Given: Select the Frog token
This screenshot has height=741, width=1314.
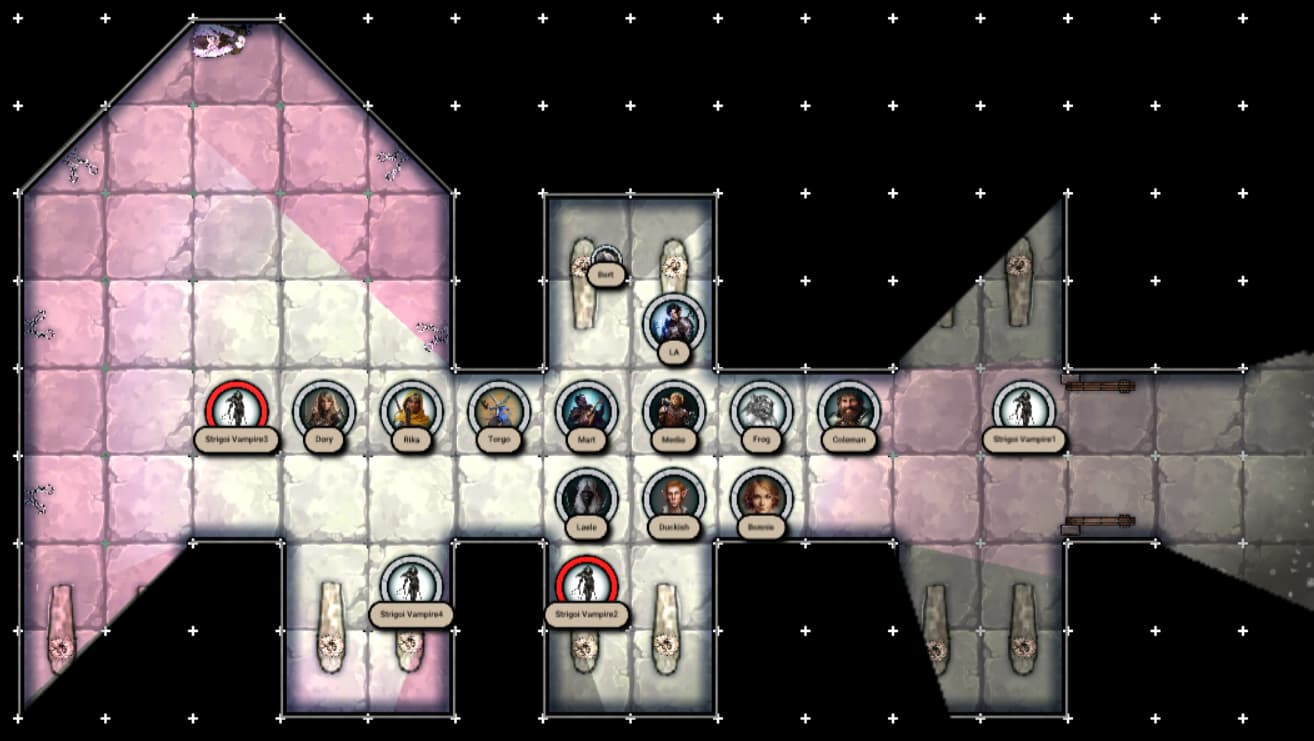Looking at the screenshot, I should (761, 409).
